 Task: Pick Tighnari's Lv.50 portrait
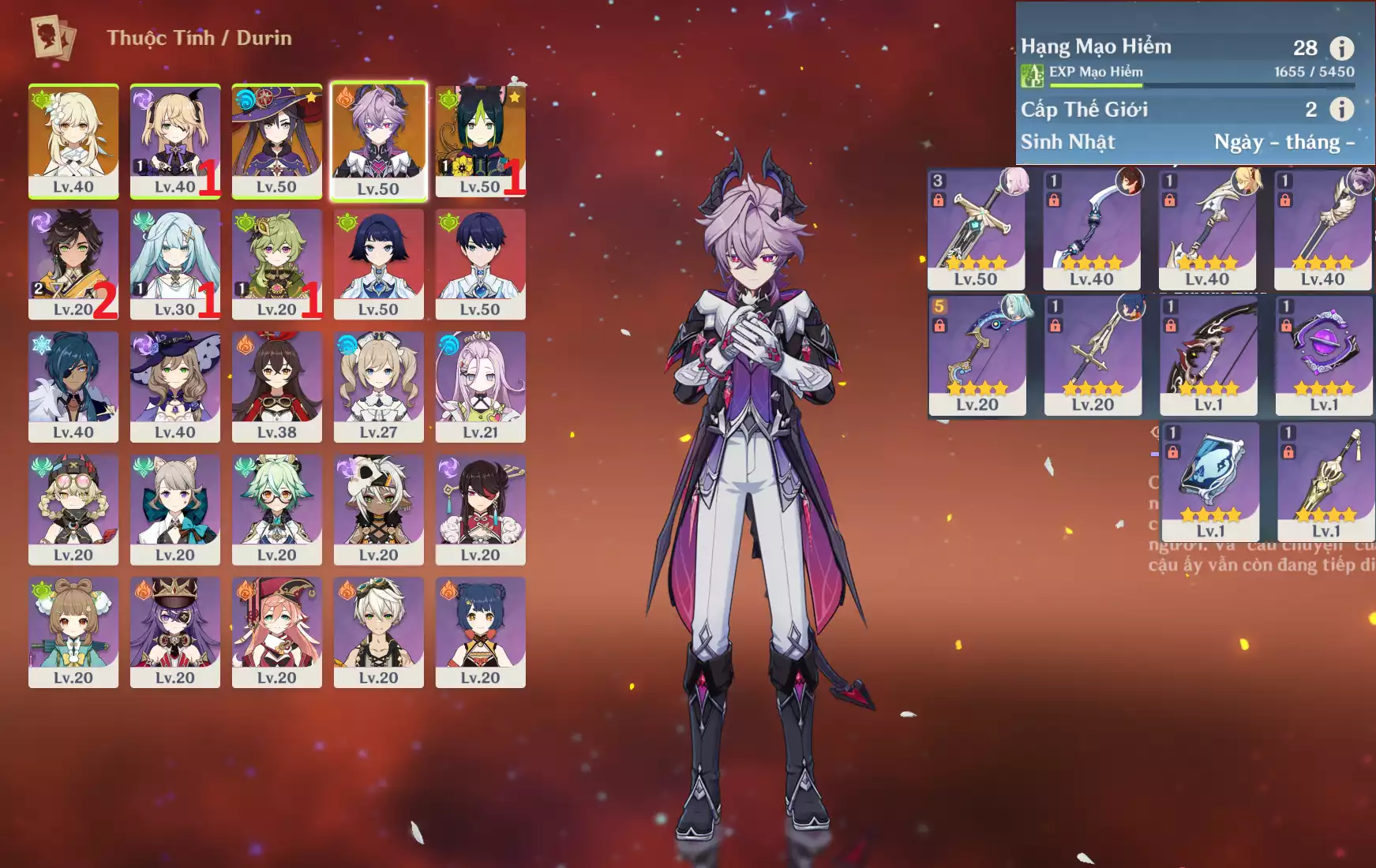480,140
